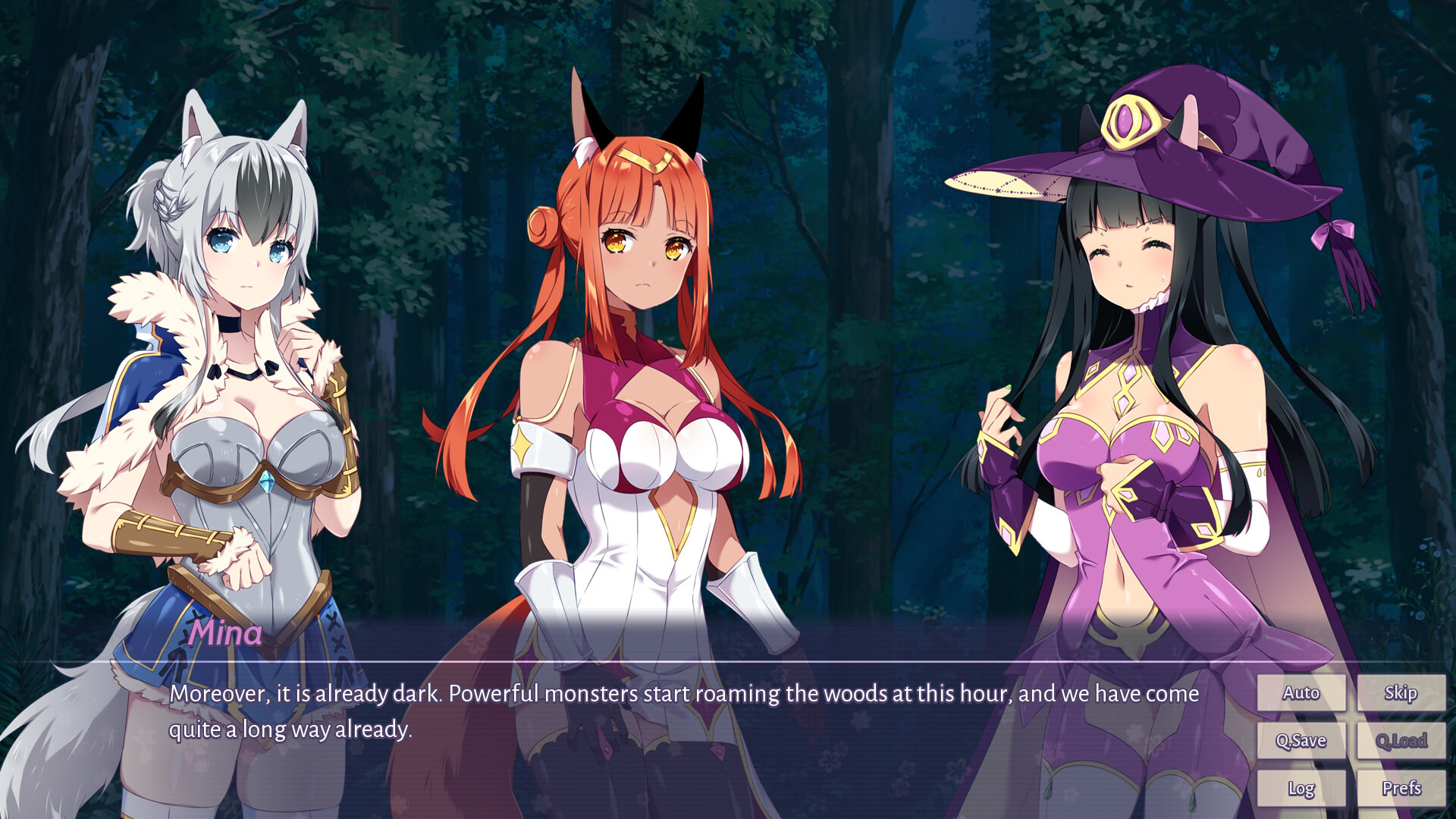1456x819 pixels.
Task: Select Mina's name label above the textbox
Action: coord(224,635)
